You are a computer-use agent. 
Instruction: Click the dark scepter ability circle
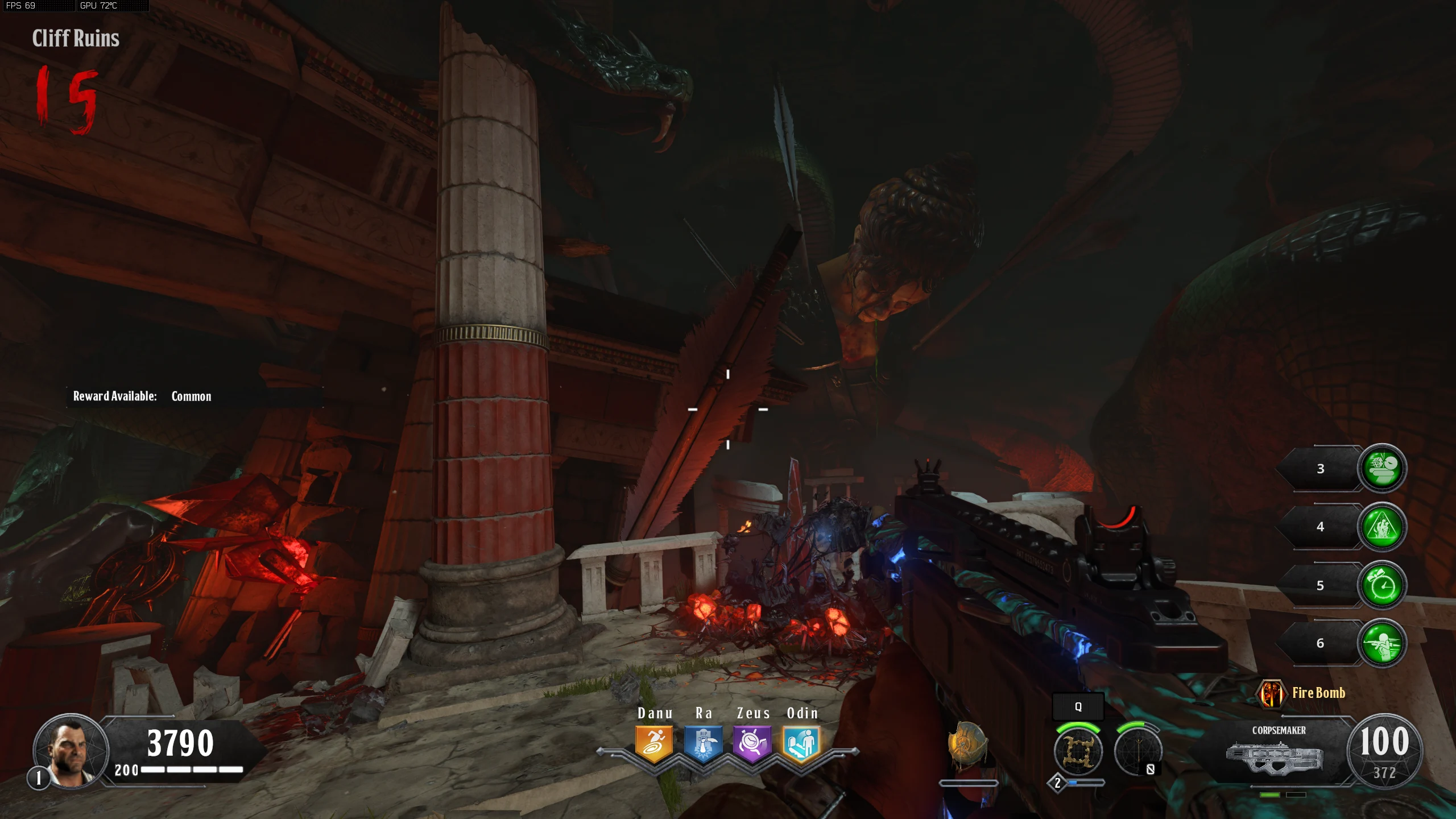tap(1137, 751)
